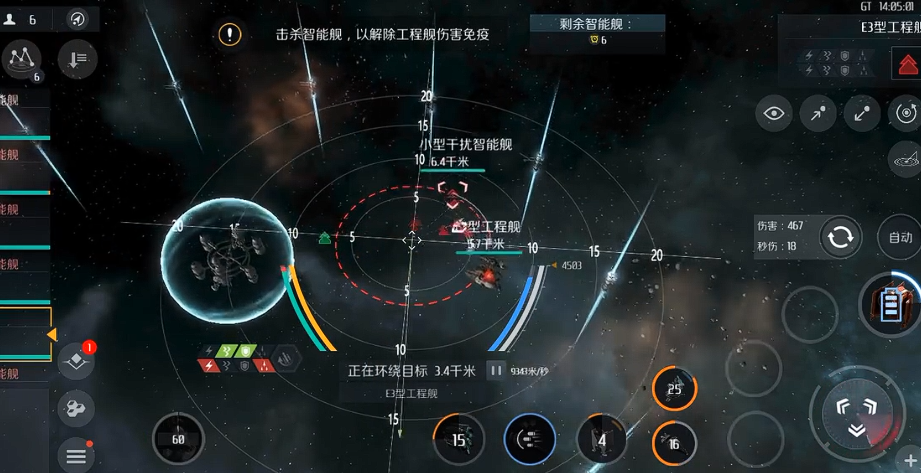The image size is (921, 473).
Task: Pause orbiting with the pause button
Action: tap(495, 371)
